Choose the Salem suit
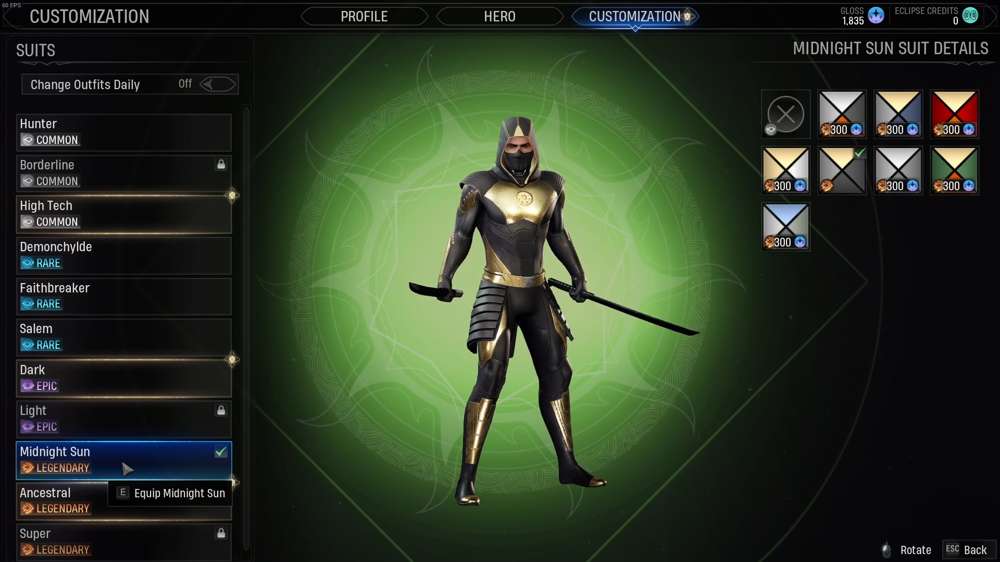Image resolution: width=1000 pixels, height=562 pixels. [124, 337]
